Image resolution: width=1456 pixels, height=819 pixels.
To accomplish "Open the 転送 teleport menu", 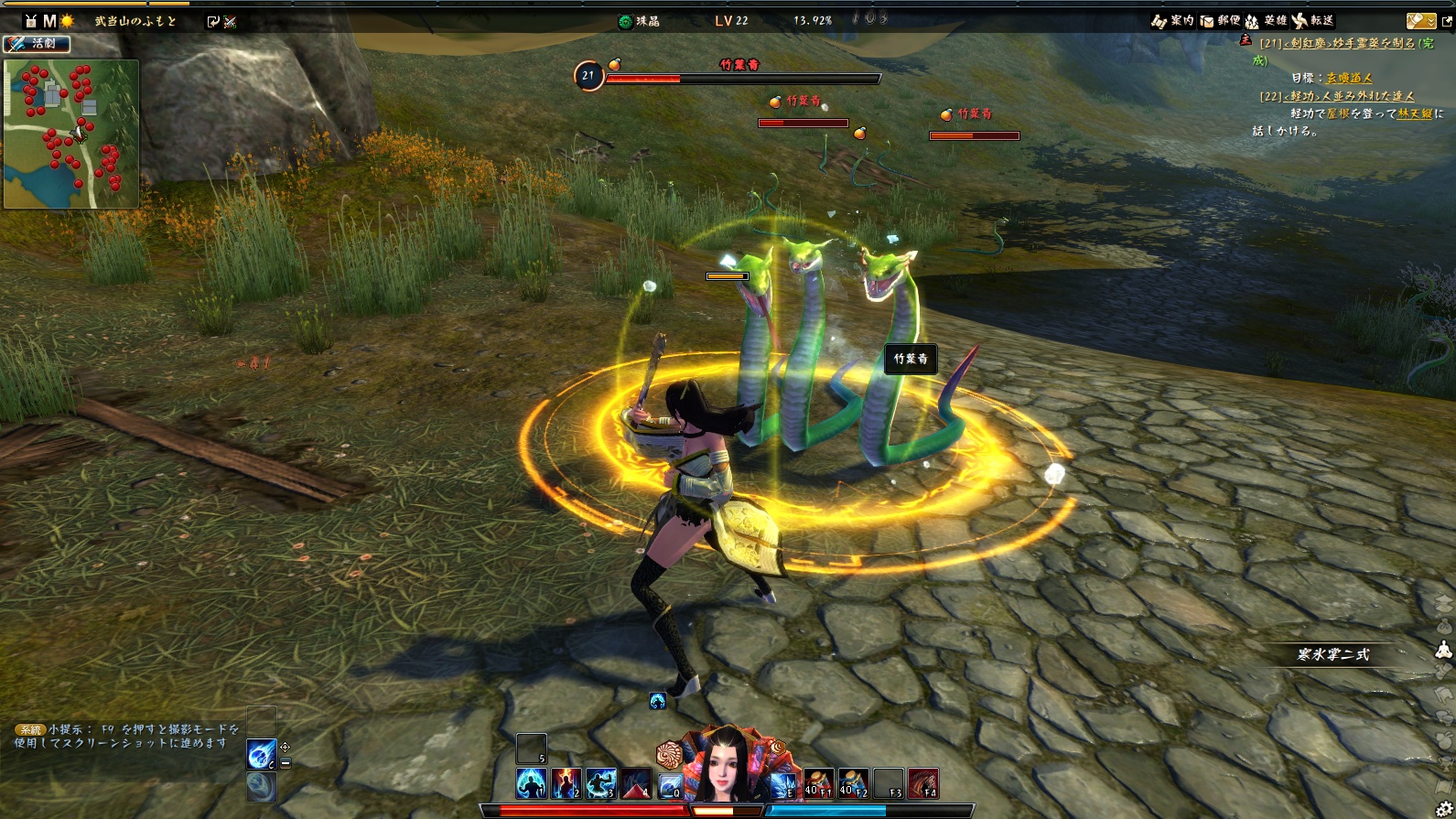I will [x=1312, y=20].
